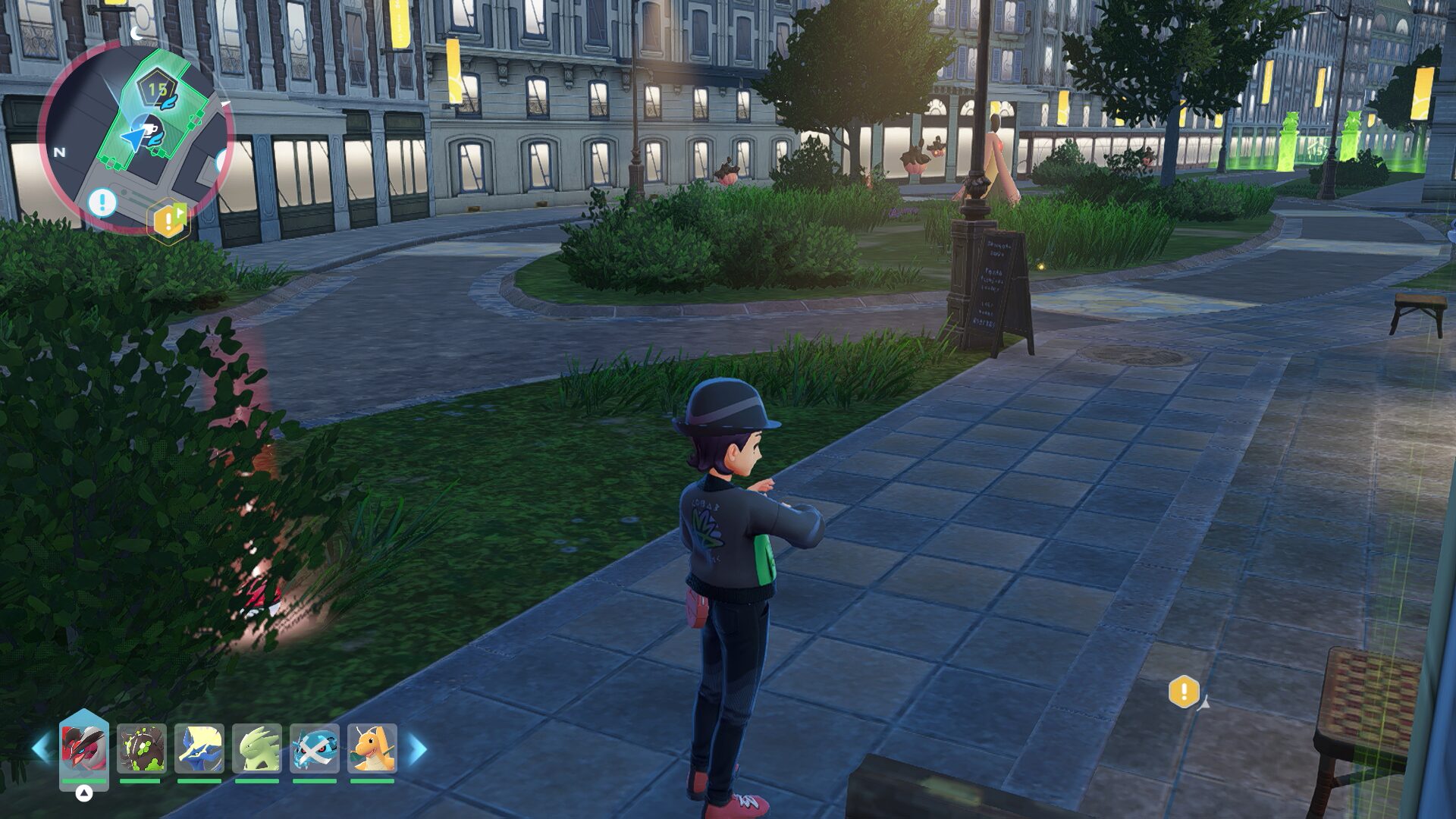
Task: Switch to Manectric in the party
Action: pyautogui.click(x=199, y=748)
